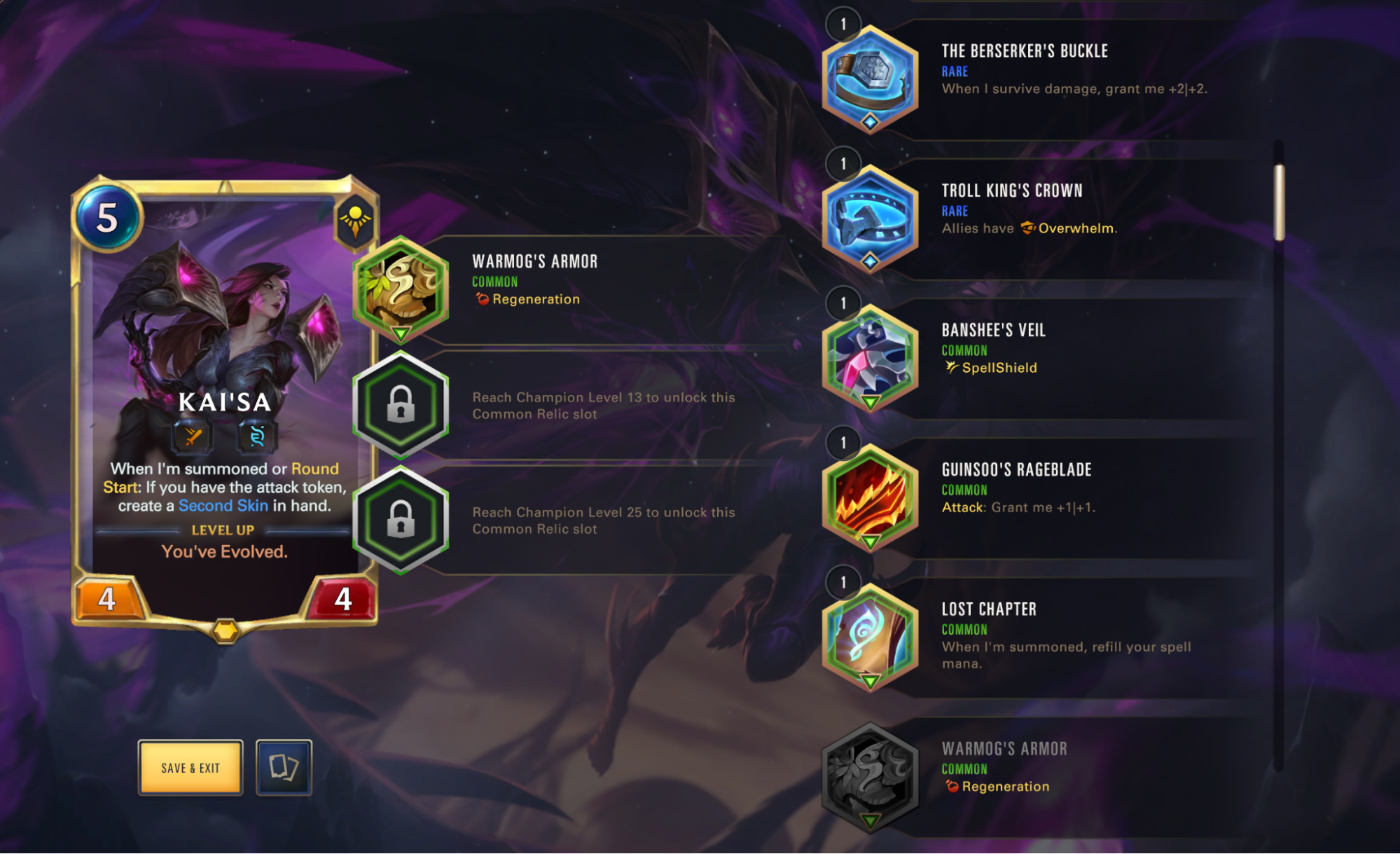Click the Save & Exit button
The image size is (1400, 854).
(x=190, y=767)
